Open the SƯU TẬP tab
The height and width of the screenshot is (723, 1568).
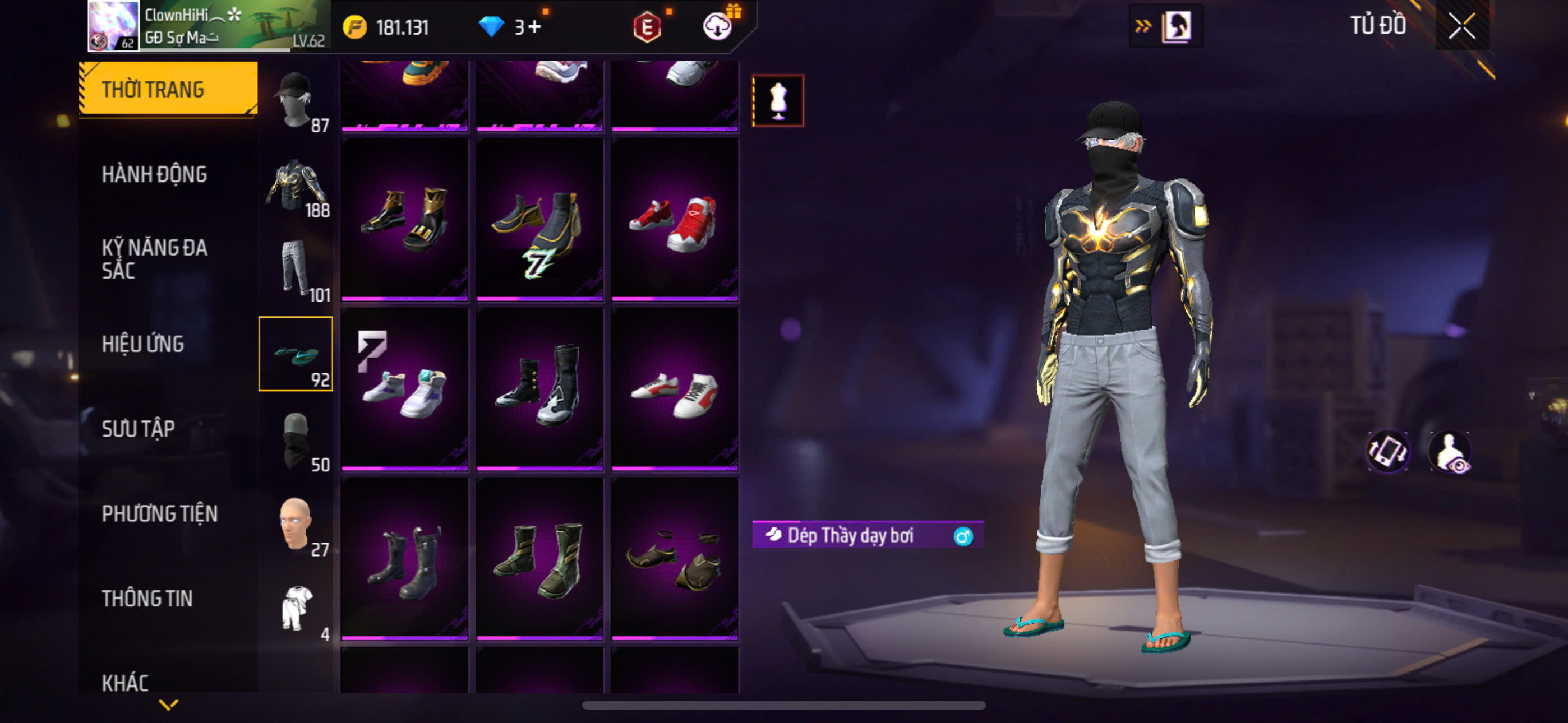coord(138,429)
